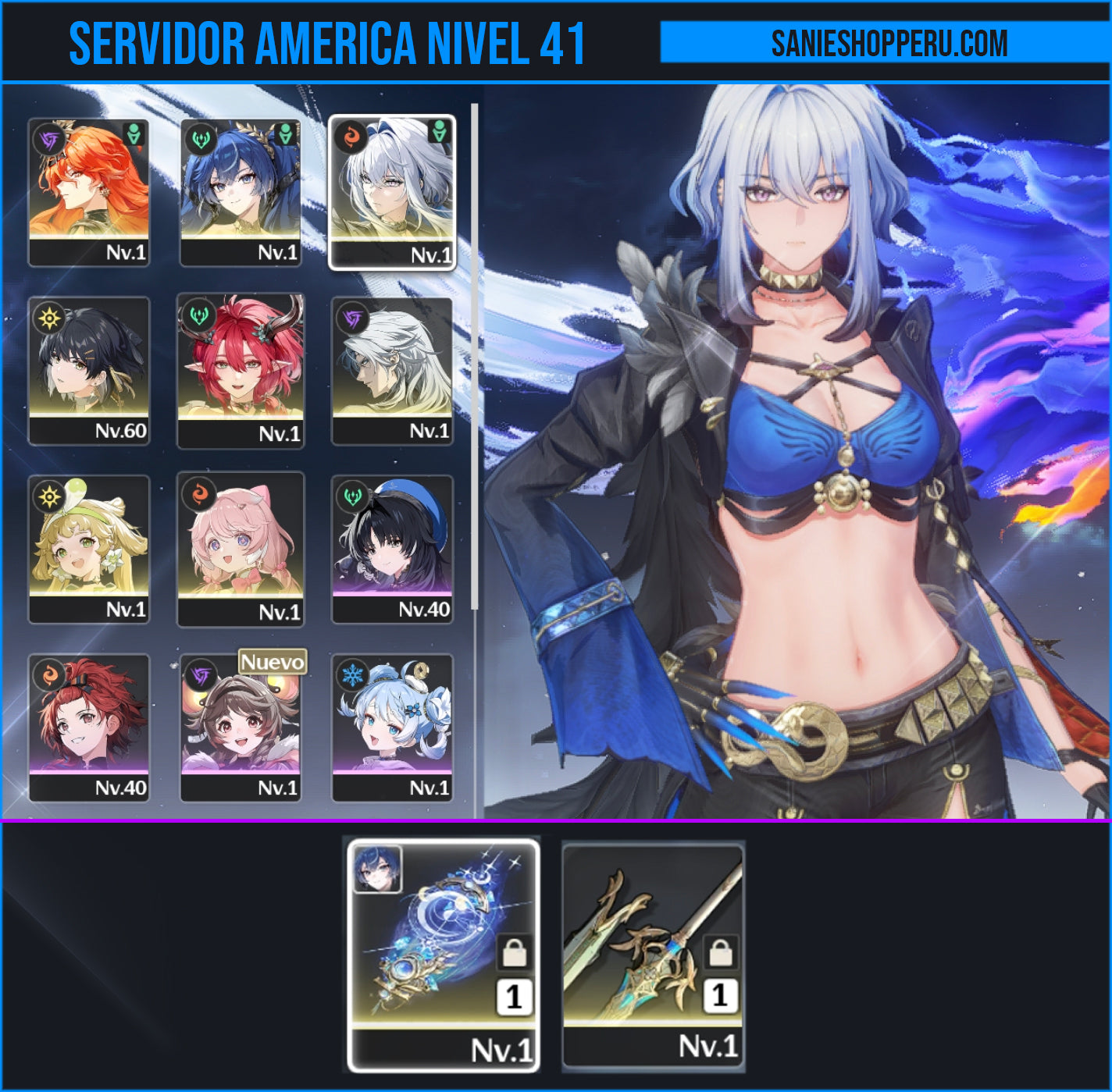This screenshot has height=1092, width=1112.
Task: Open the SANIESHOPPERU.COM banner link
Action: 888,43
